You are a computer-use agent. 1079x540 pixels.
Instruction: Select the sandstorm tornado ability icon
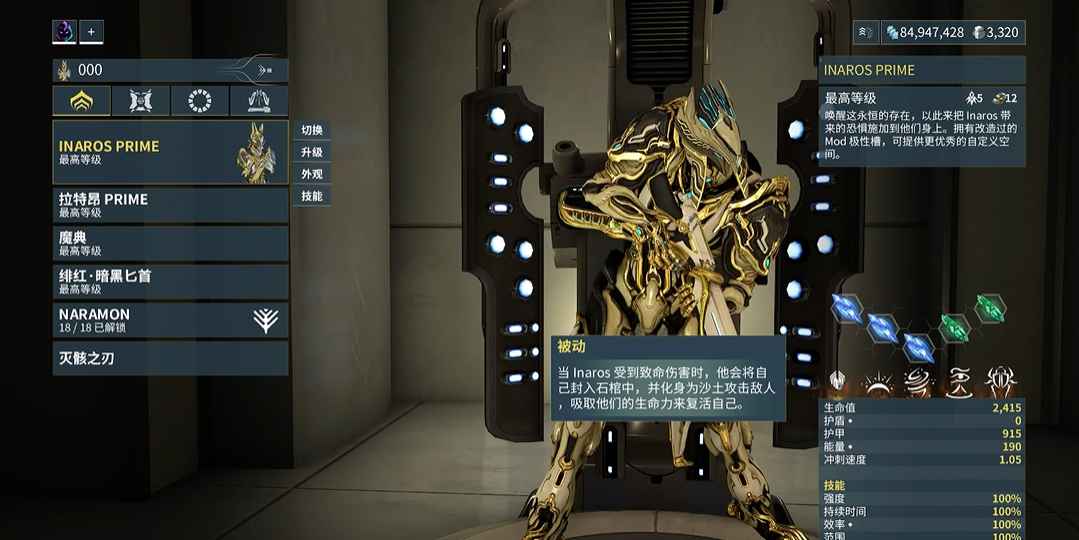coord(918,381)
